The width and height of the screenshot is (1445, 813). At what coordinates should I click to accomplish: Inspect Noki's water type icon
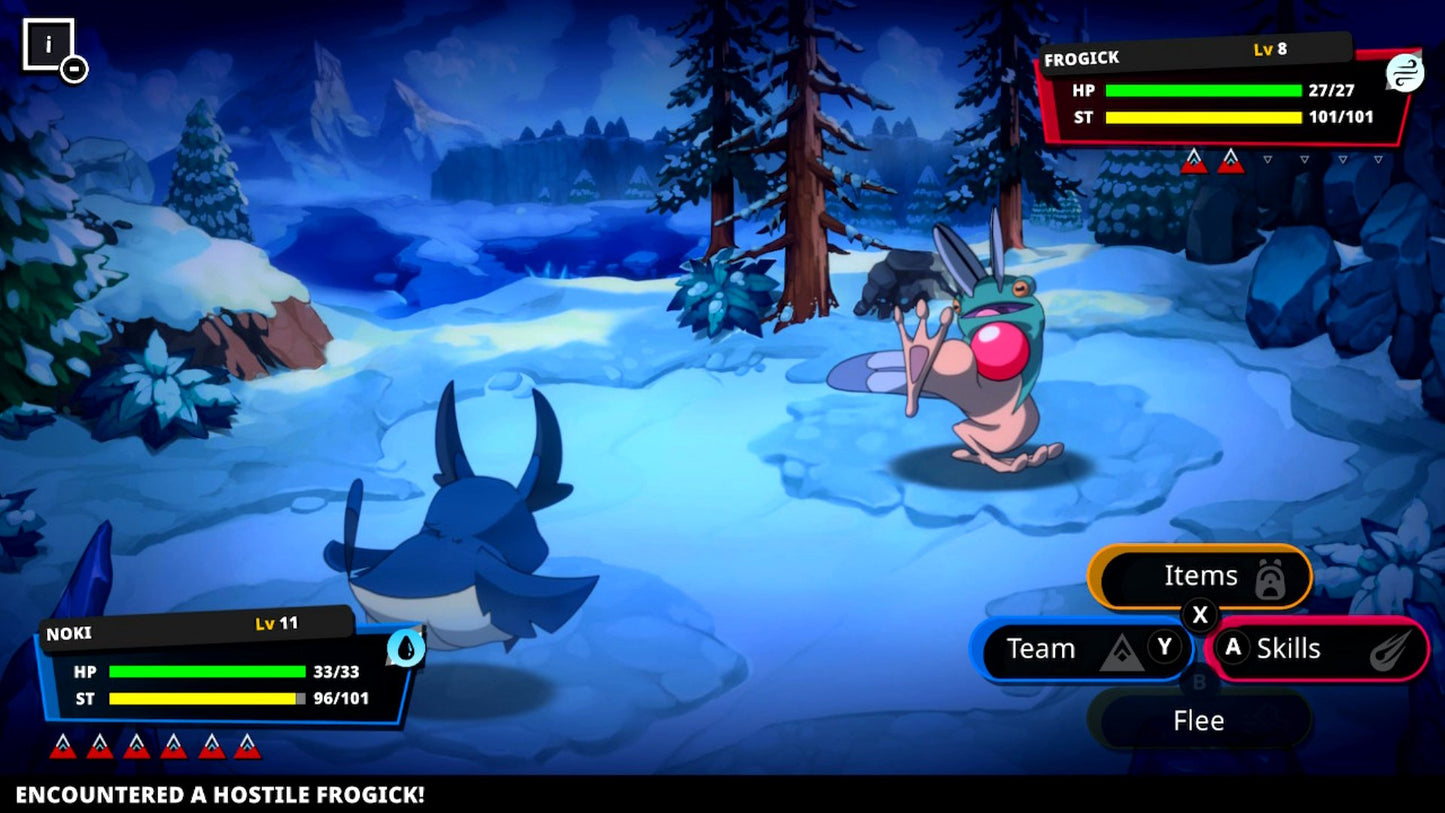pyautogui.click(x=405, y=648)
